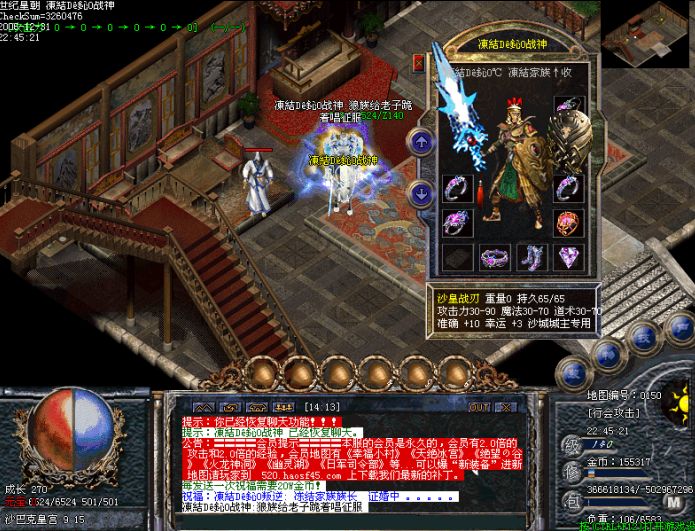
Task: Click the up arrow on equipment panel
Action: (422, 141)
